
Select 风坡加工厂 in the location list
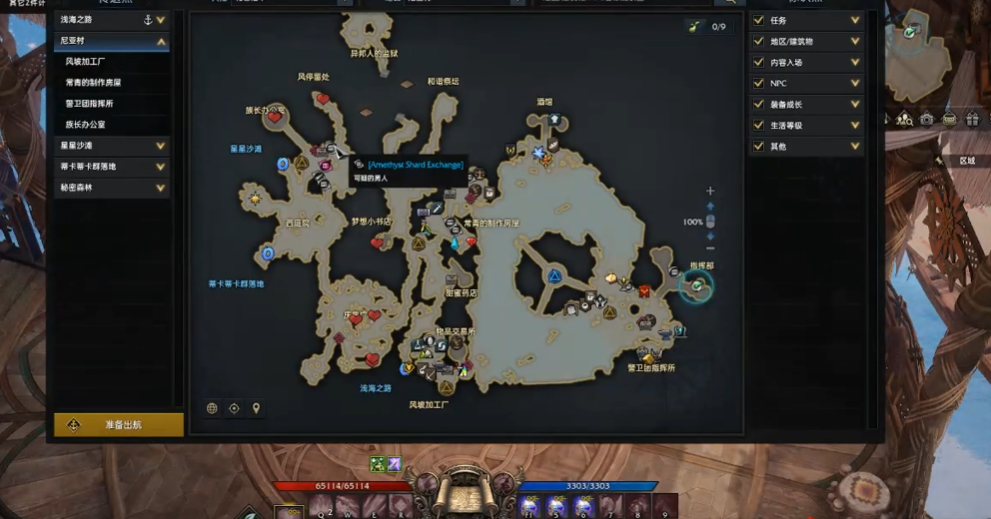pyautogui.click(x=86, y=62)
